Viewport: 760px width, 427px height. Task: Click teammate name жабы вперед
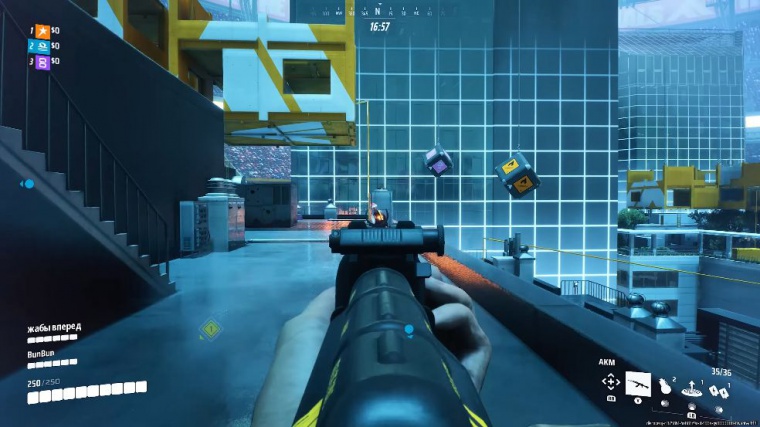[54, 327]
